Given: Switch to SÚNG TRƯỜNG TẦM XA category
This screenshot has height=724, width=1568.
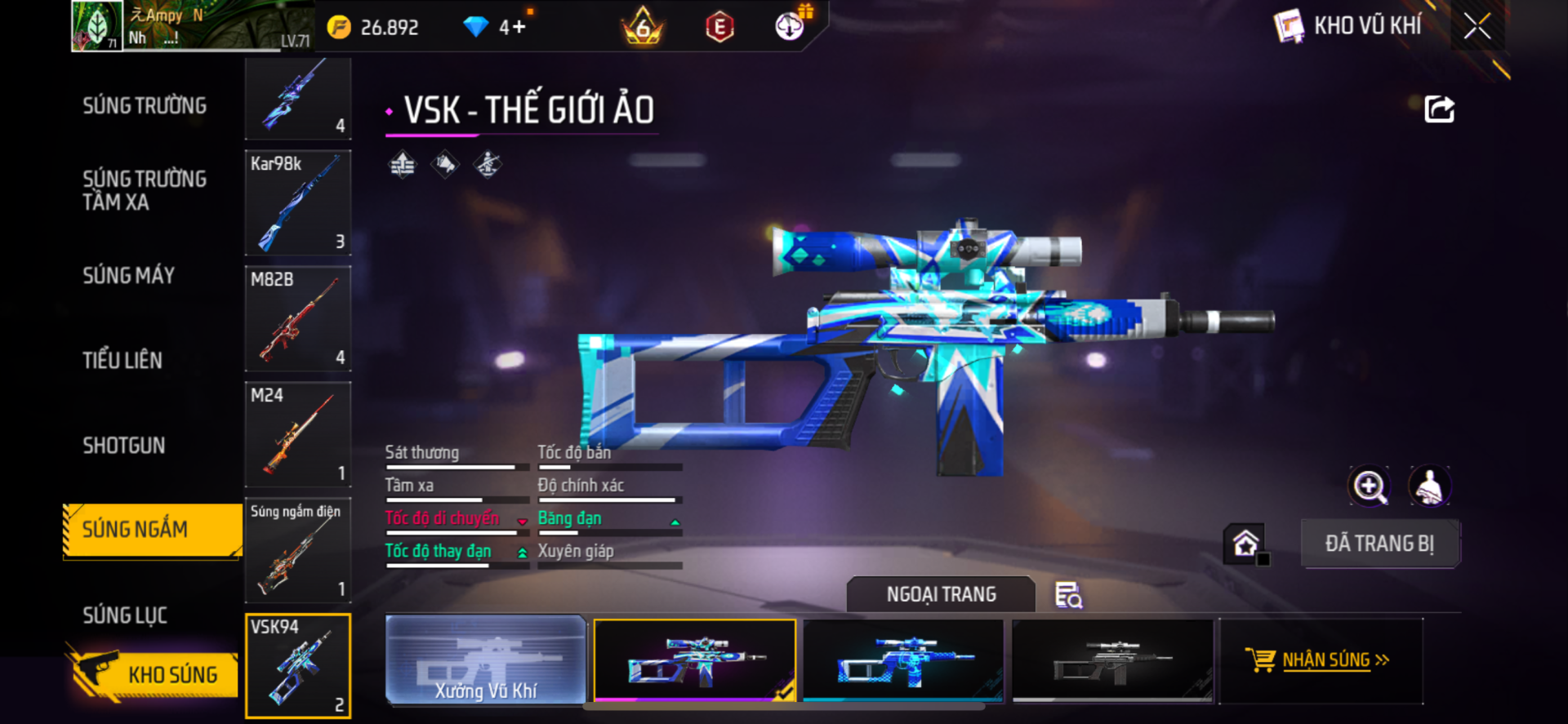Looking at the screenshot, I should pos(145,190).
